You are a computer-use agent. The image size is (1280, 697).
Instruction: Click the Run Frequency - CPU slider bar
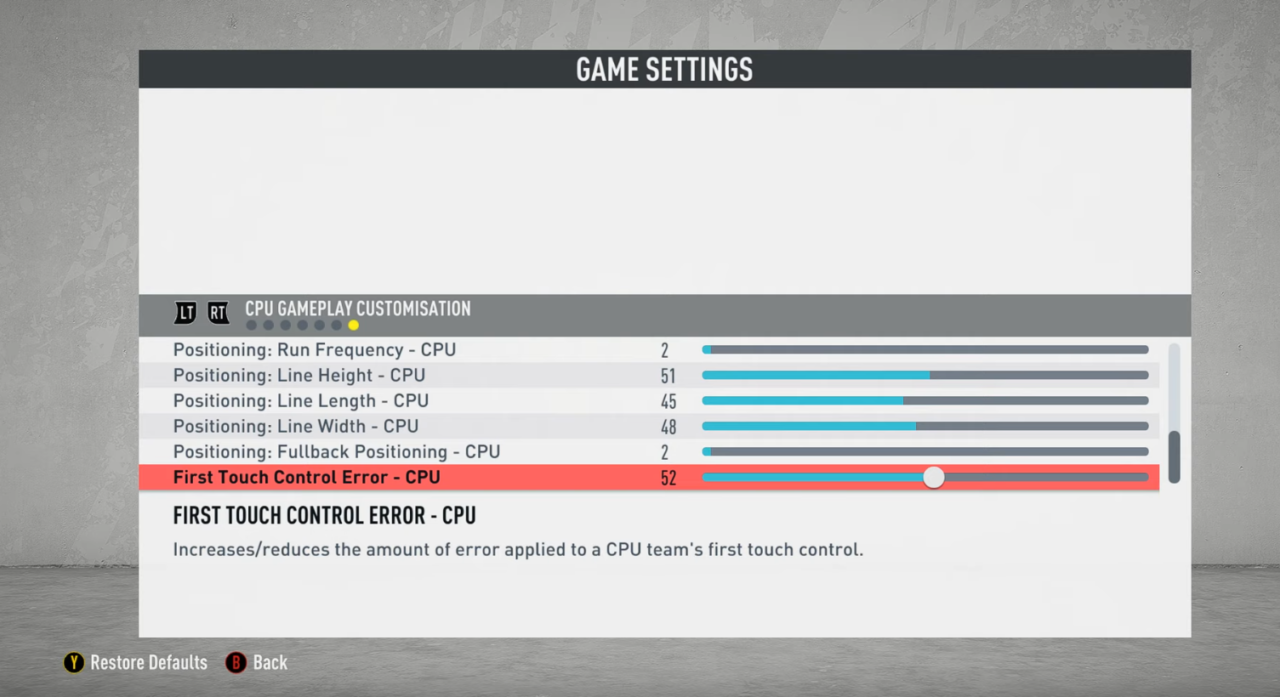pyautogui.click(x=925, y=350)
